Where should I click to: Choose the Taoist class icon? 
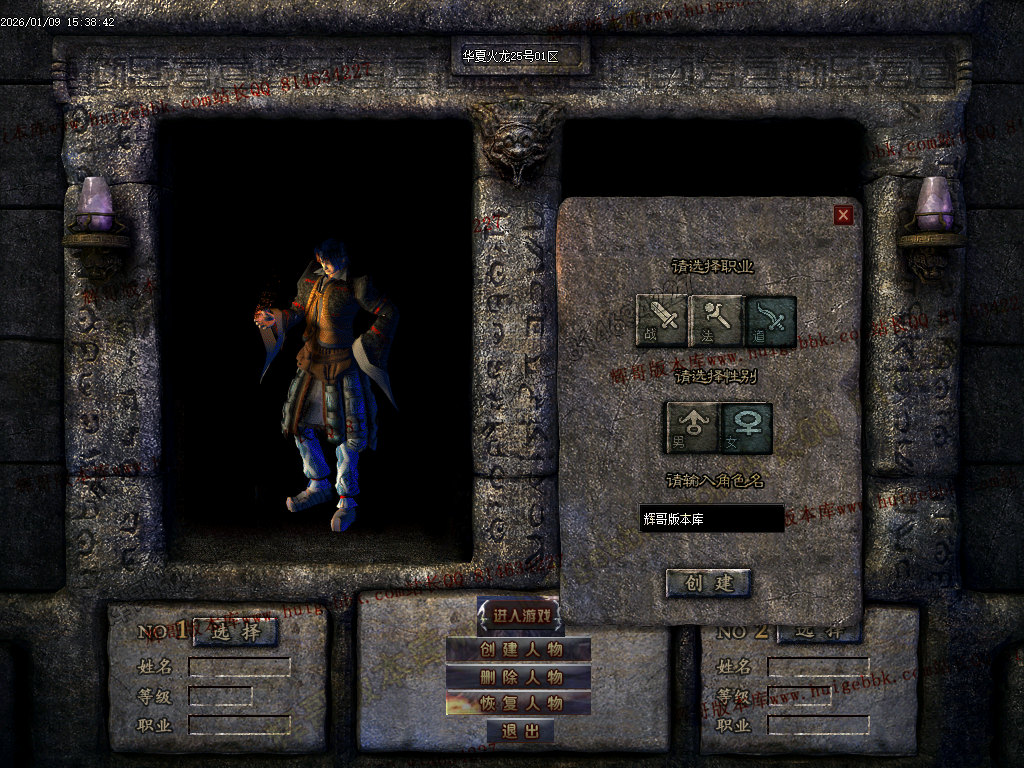pos(770,320)
